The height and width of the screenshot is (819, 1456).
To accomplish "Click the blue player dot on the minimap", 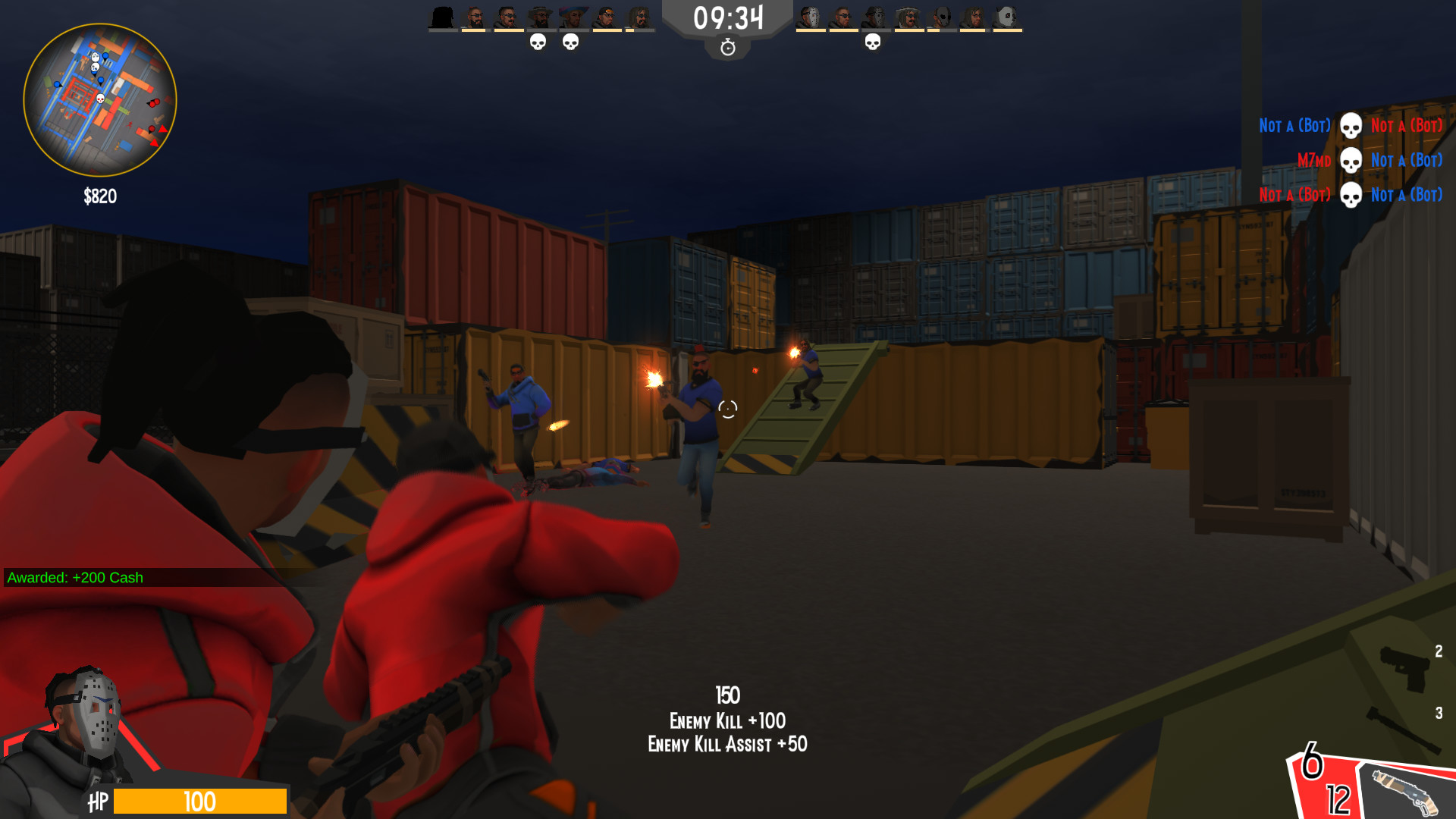I will (105, 56).
